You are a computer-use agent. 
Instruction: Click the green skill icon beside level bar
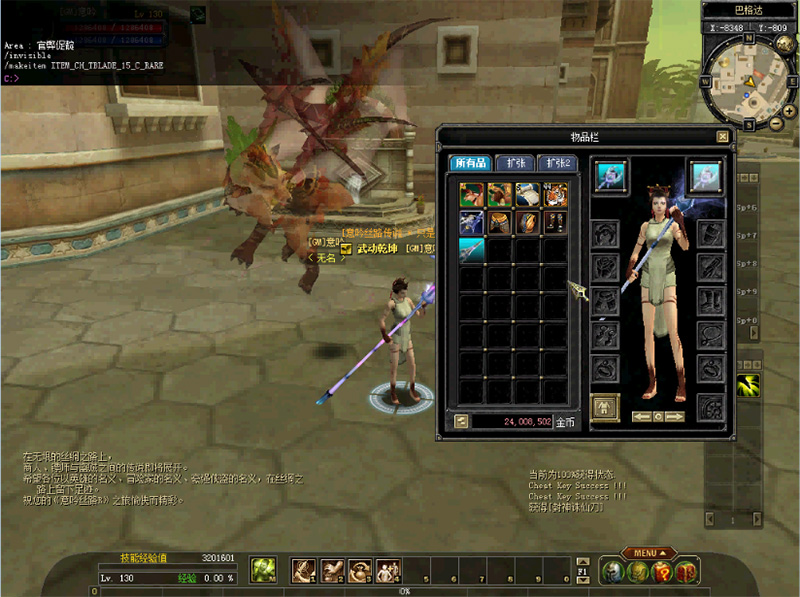click(263, 570)
